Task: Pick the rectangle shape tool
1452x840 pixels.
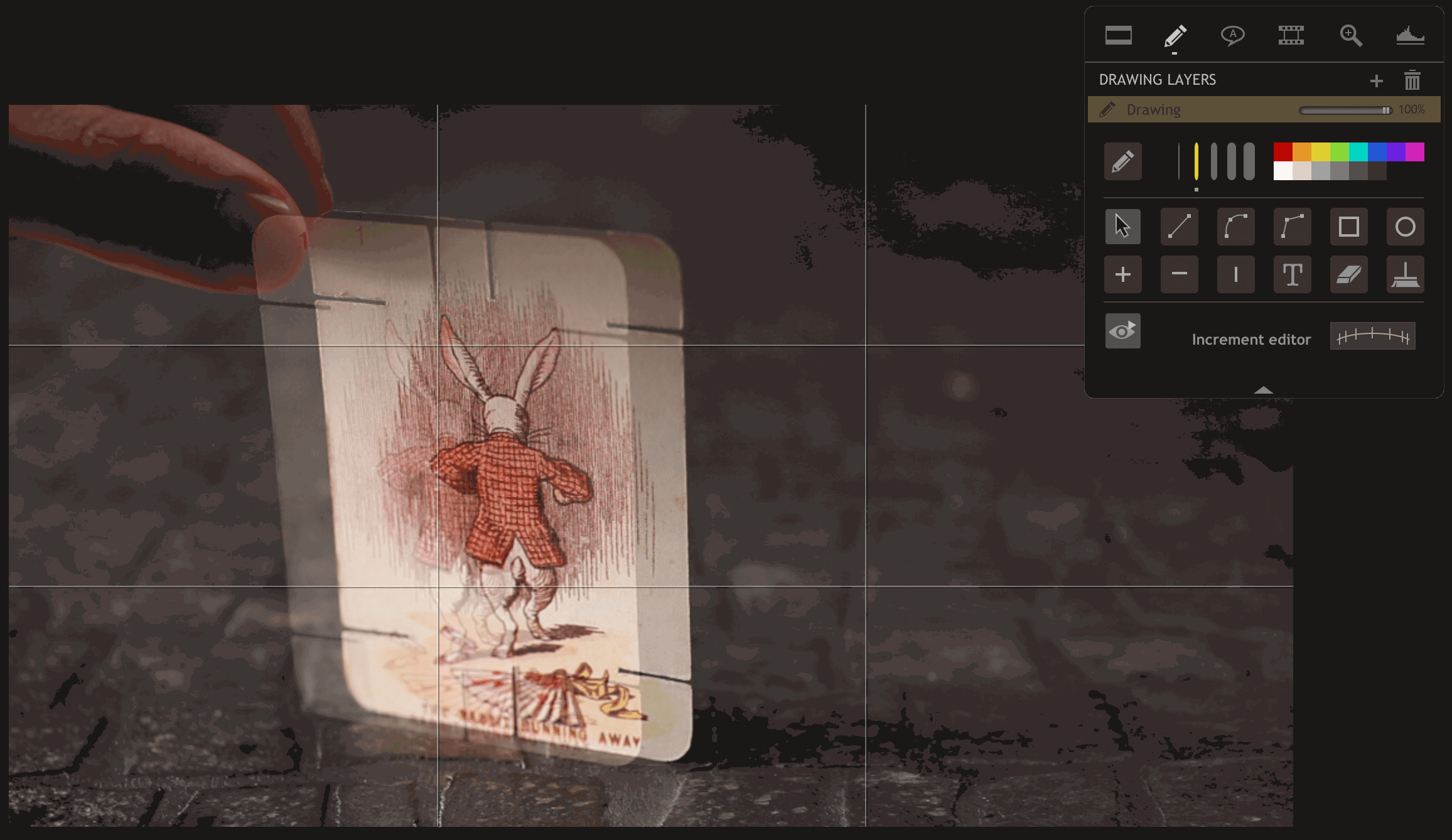Action: tap(1348, 226)
